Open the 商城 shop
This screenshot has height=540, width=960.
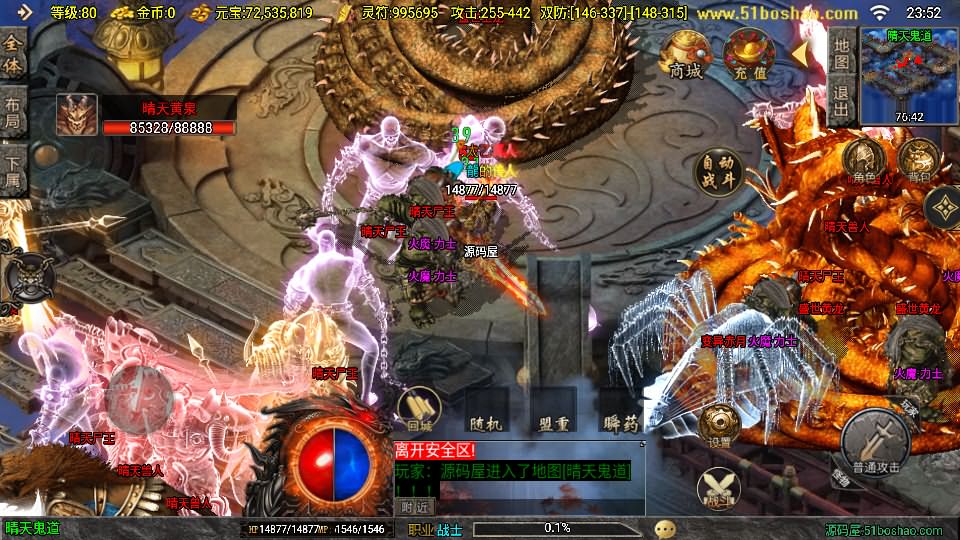tap(686, 54)
